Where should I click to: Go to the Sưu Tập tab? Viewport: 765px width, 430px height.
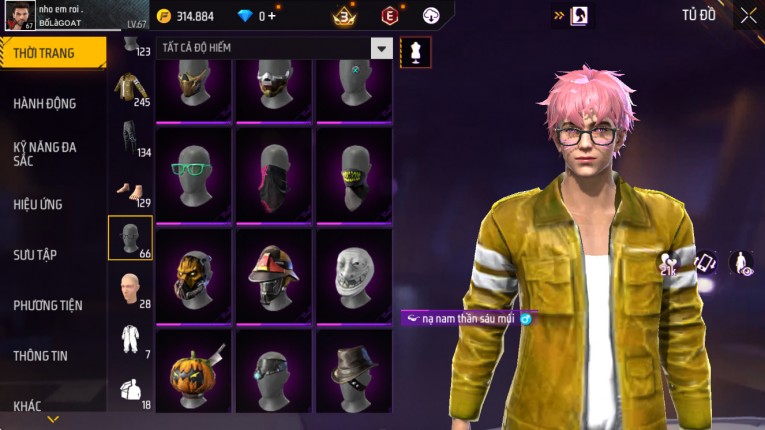click(x=35, y=255)
